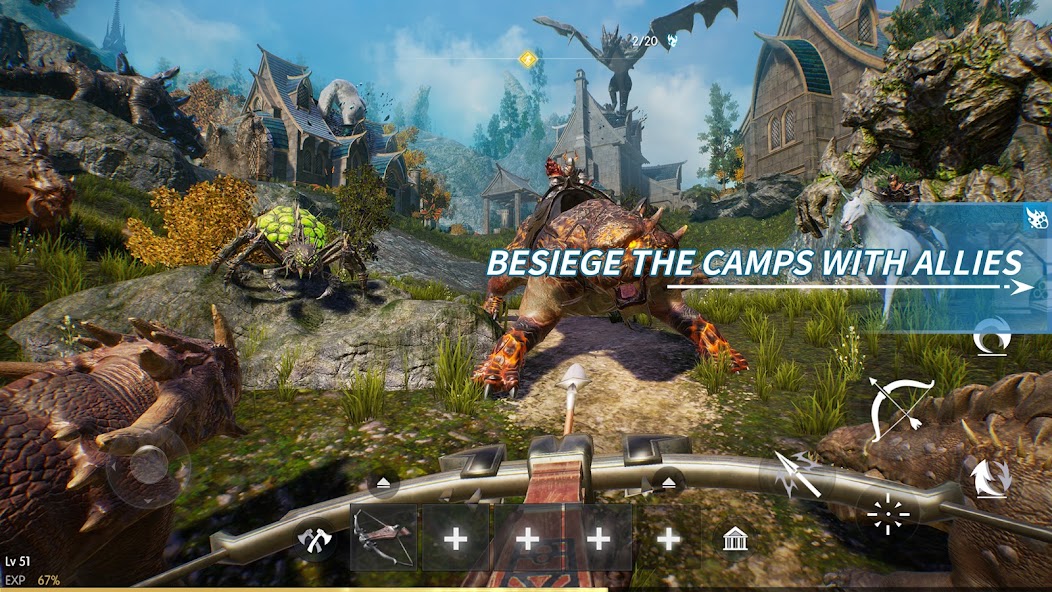Trigger the swirl dodge ability icon
The width and height of the screenshot is (1052, 592).
point(990,338)
